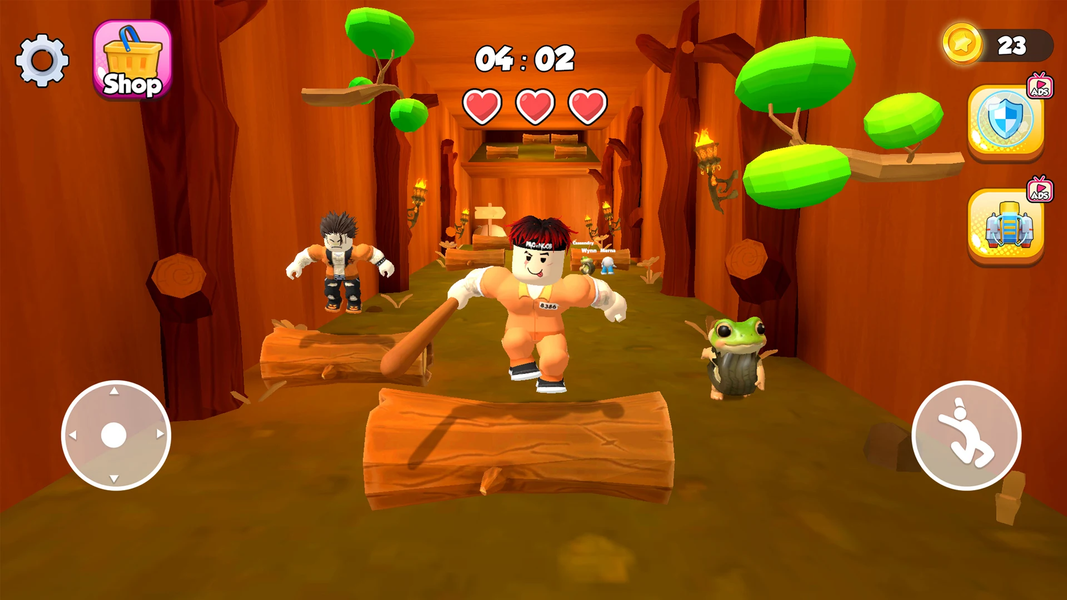Click the virtual movement joystick
The image size is (1067, 600).
tap(116, 435)
